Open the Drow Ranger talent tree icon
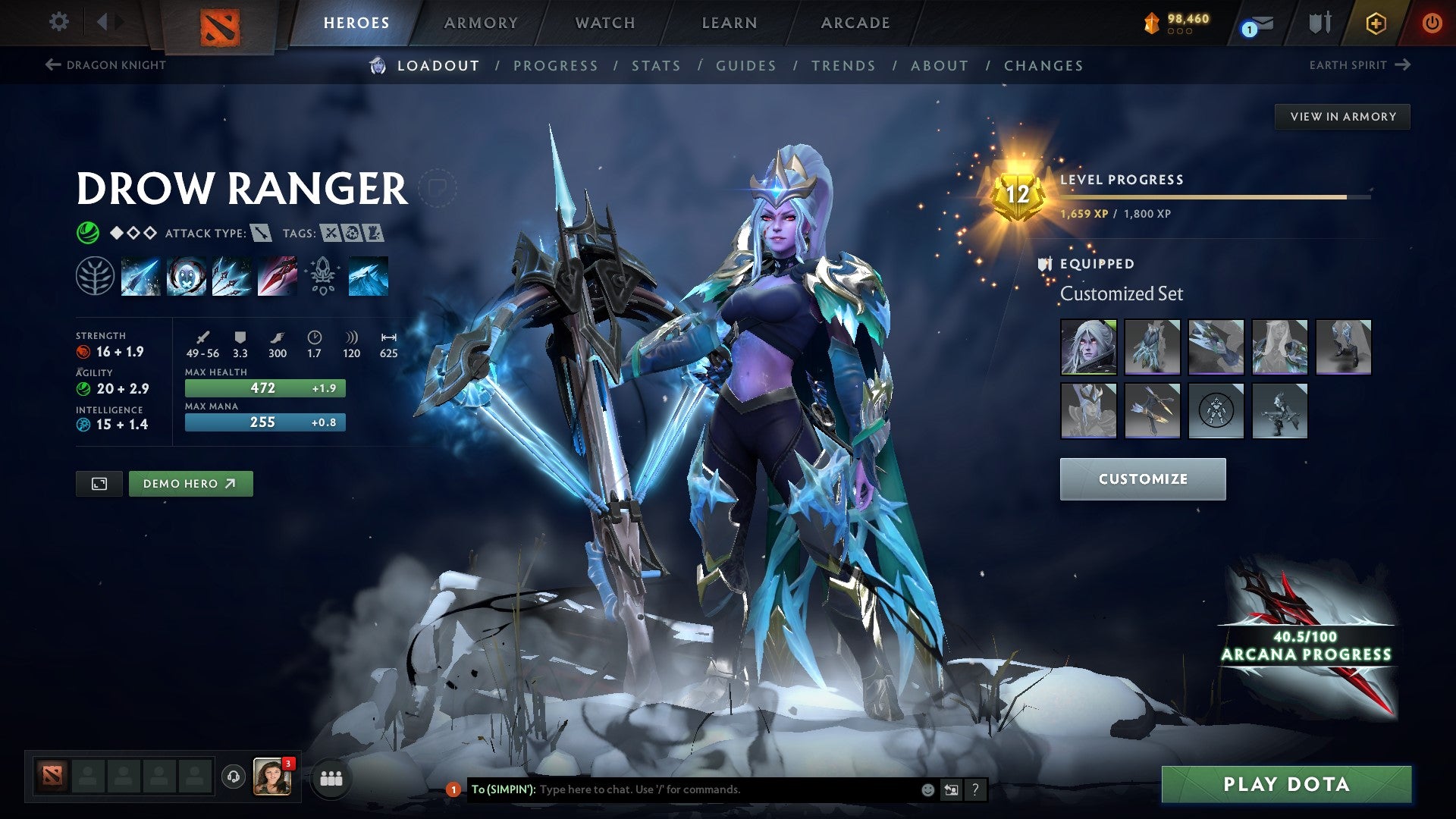Screen dimensions: 1456x819 (95, 276)
